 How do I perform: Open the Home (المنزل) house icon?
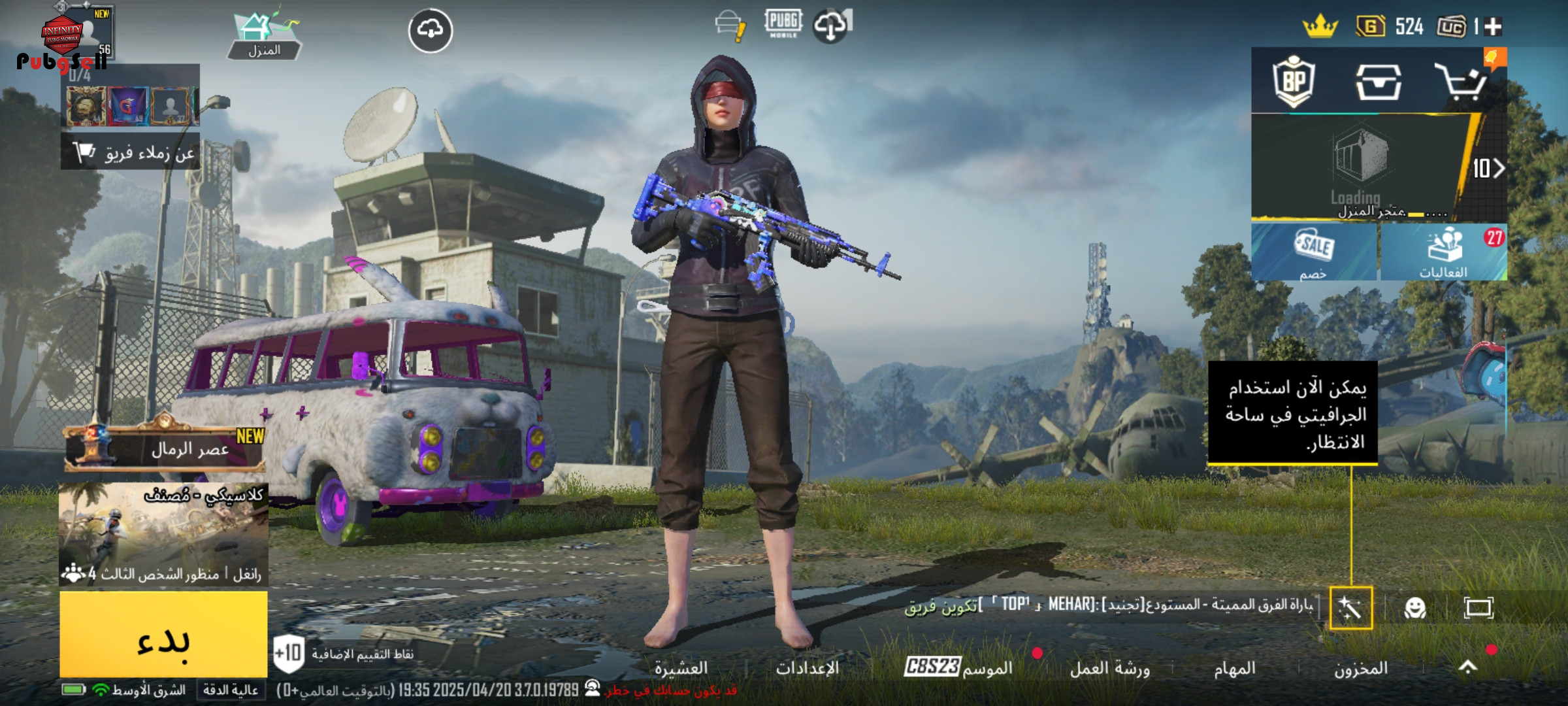point(264,36)
